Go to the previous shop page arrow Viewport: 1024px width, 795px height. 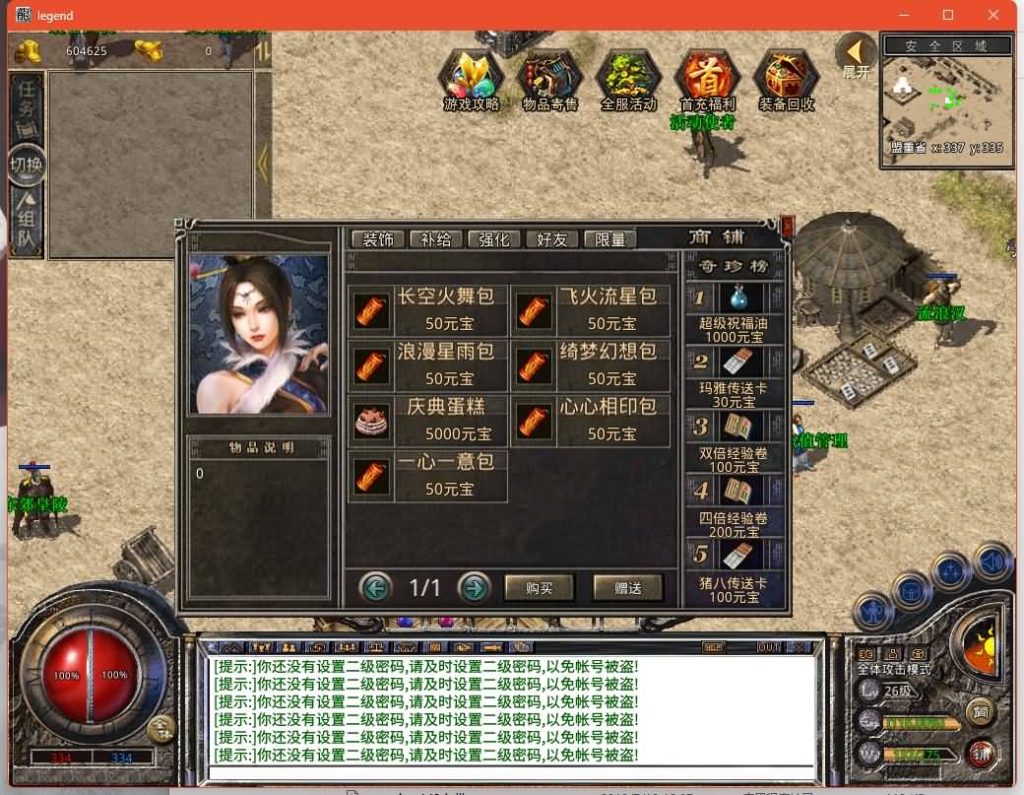coord(375,587)
